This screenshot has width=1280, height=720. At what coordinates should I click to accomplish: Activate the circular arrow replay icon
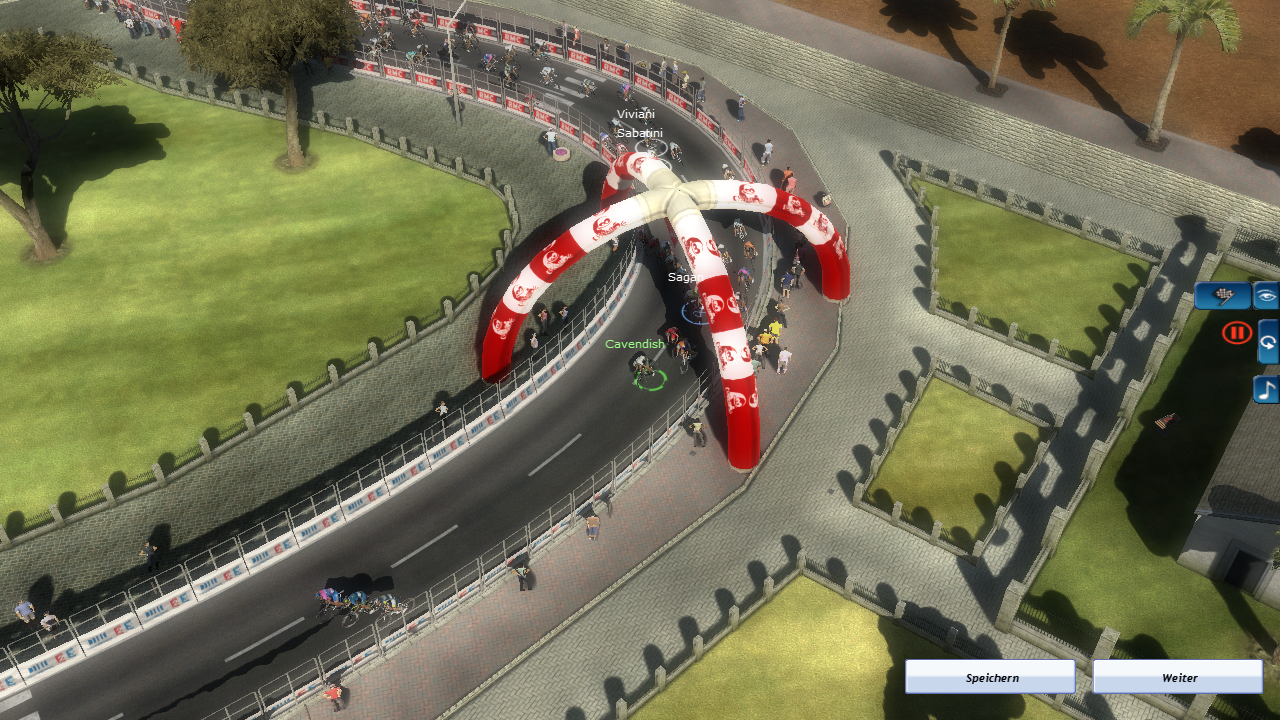coord(1268,342)
